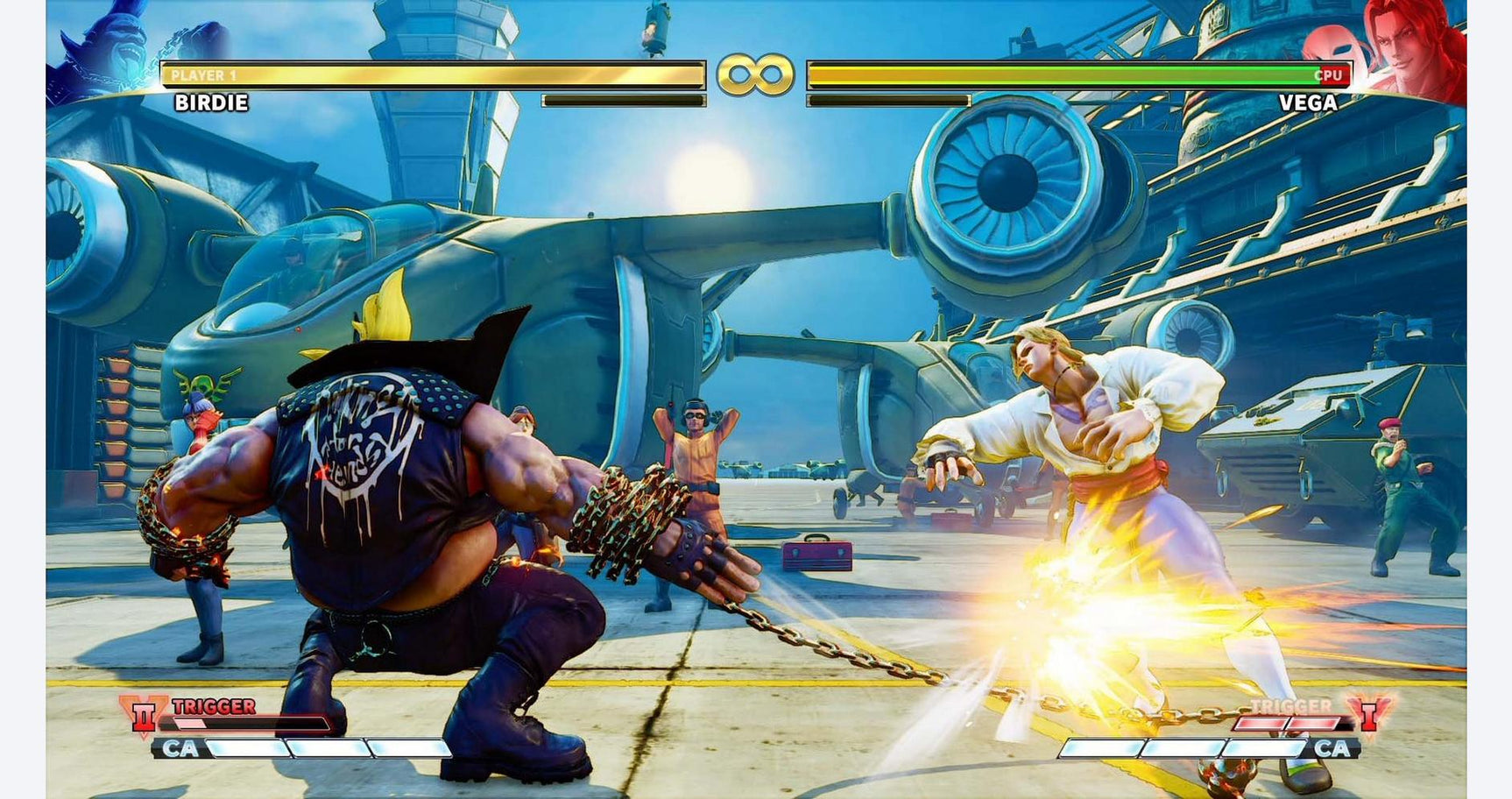This screenshot has width=1512, height=799.
Task: Click the V-Trigger II emblem above Birdie's gauge
Action: pos(144,714)
